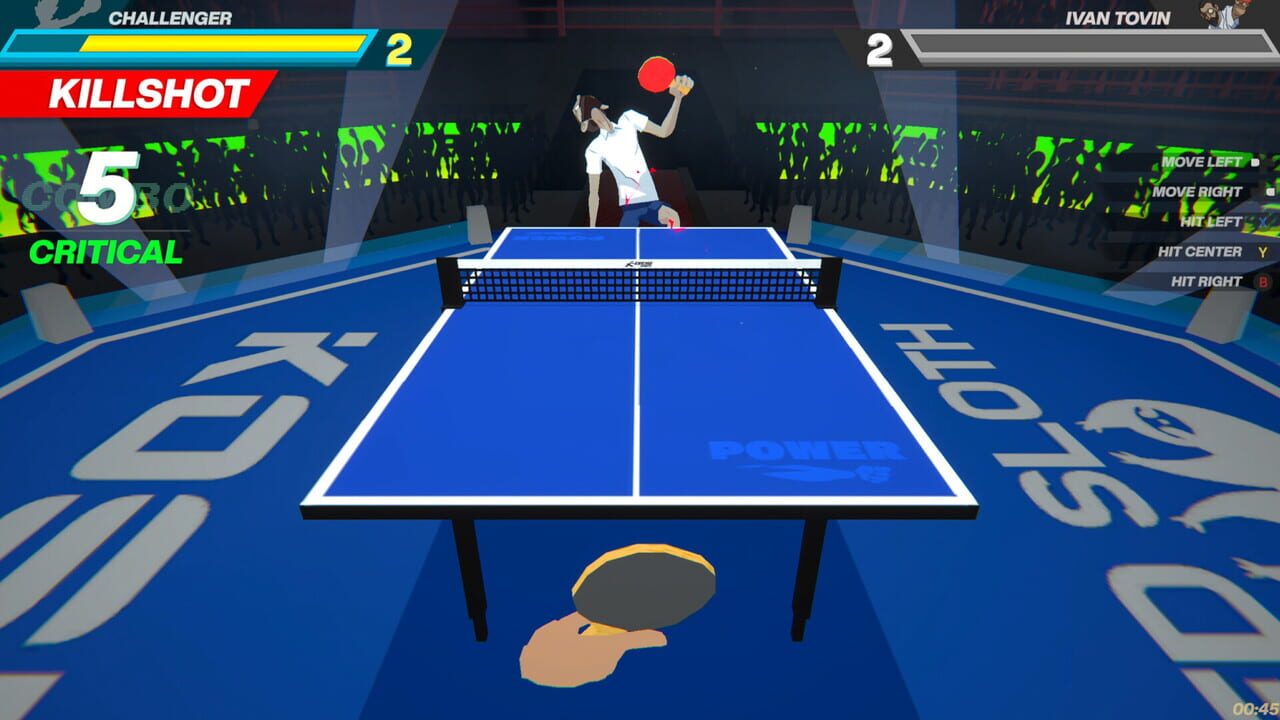Select the IVAN TOVIN nameplate
1280x720 pixels.
1120,16
